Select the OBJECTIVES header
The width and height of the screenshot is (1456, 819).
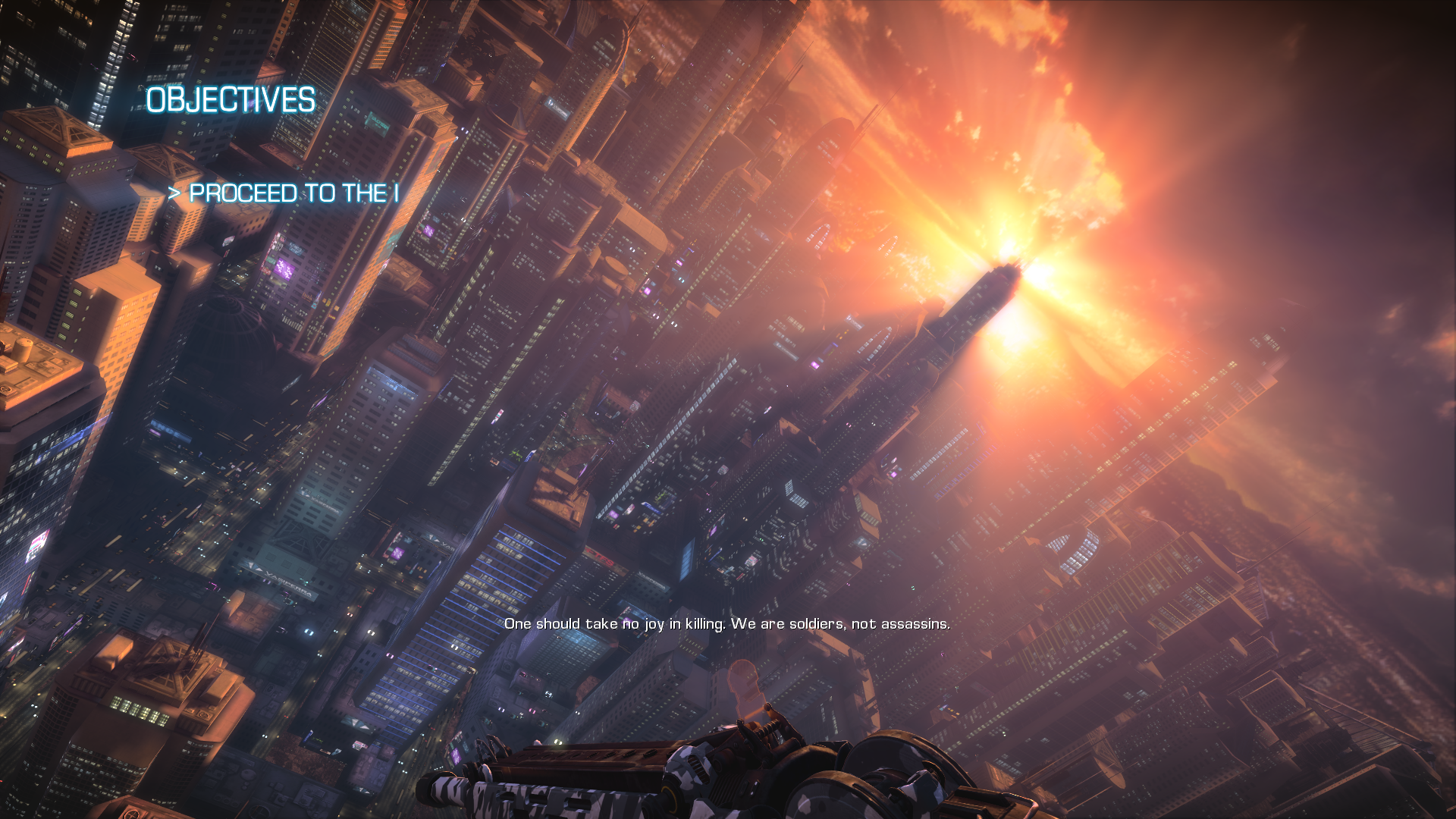coord(231,100)
